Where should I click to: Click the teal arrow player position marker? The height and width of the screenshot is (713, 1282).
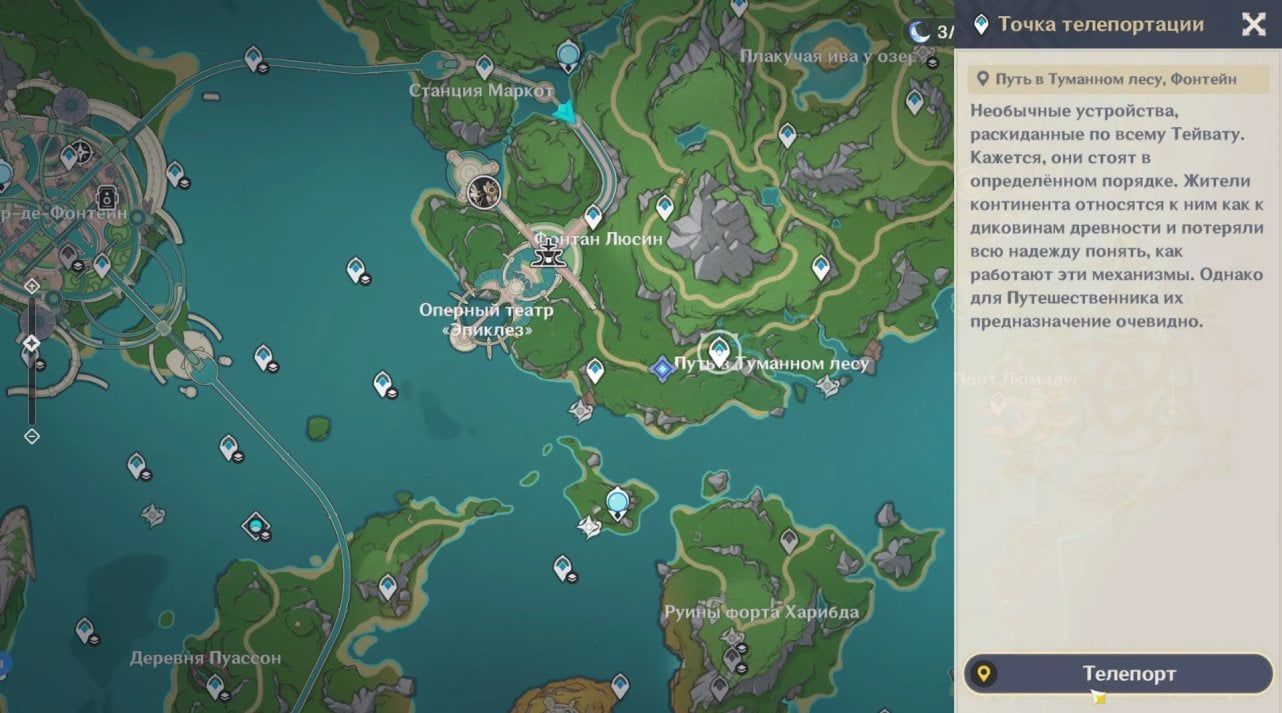[567, 112]
